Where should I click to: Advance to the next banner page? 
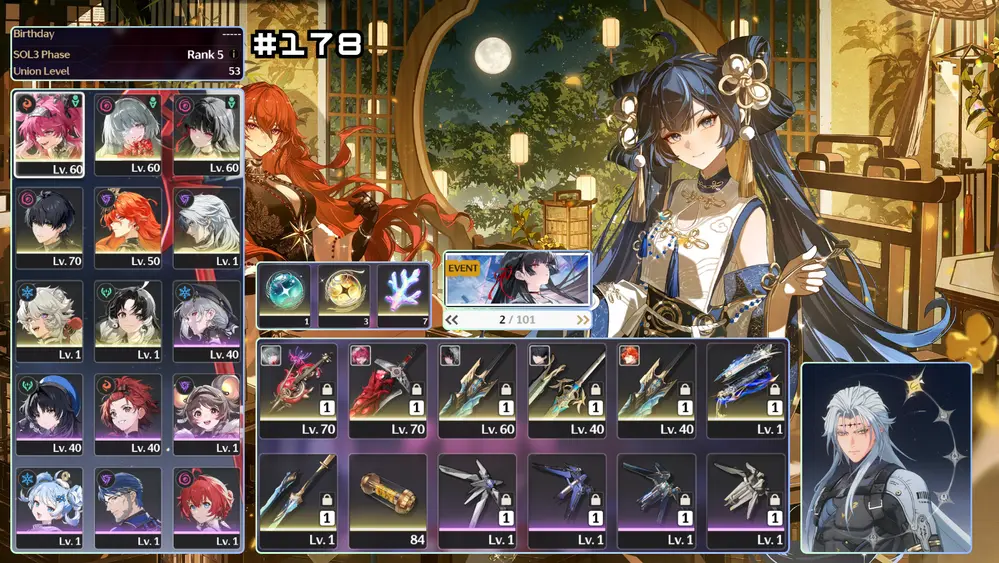point(582,320)
